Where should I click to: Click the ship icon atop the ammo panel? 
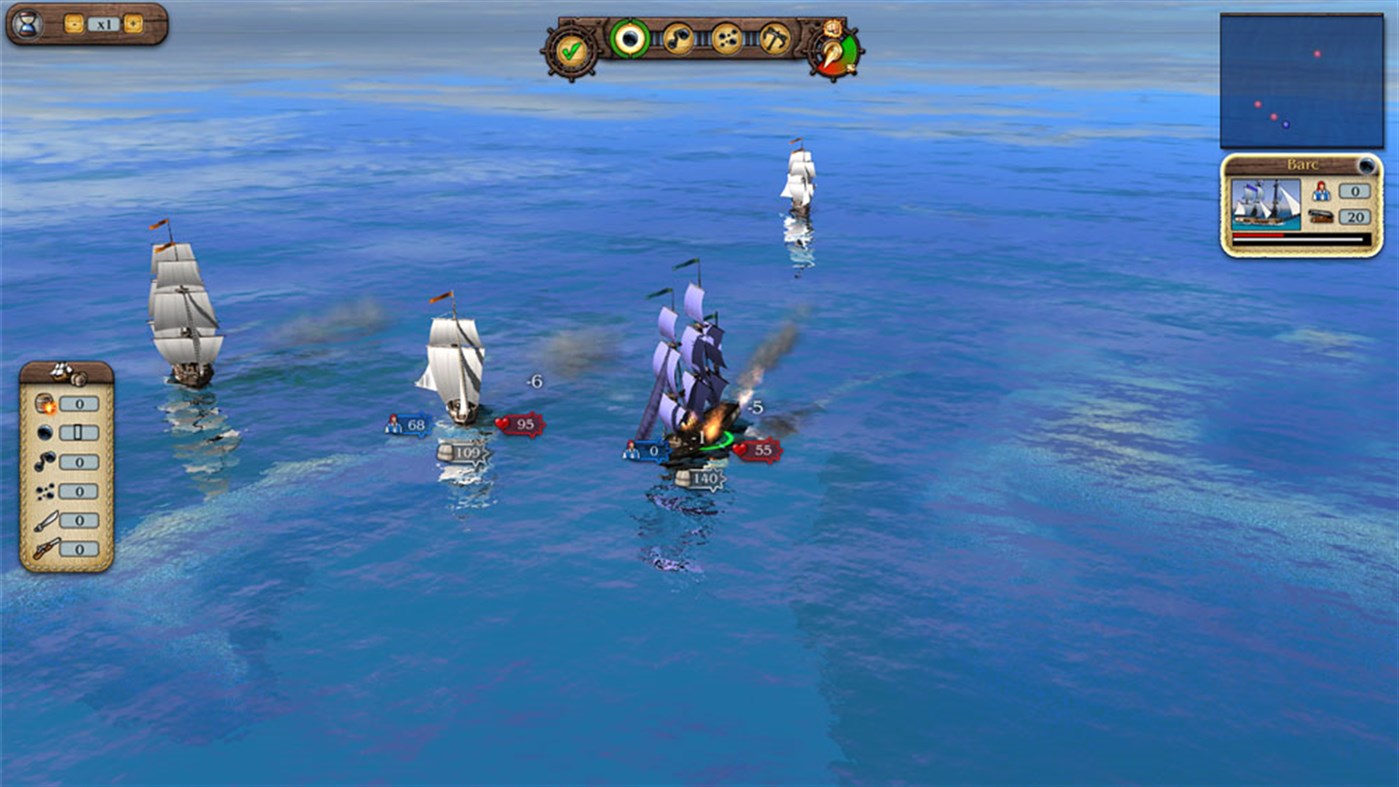pyautogui.click(x=58, y=371)
